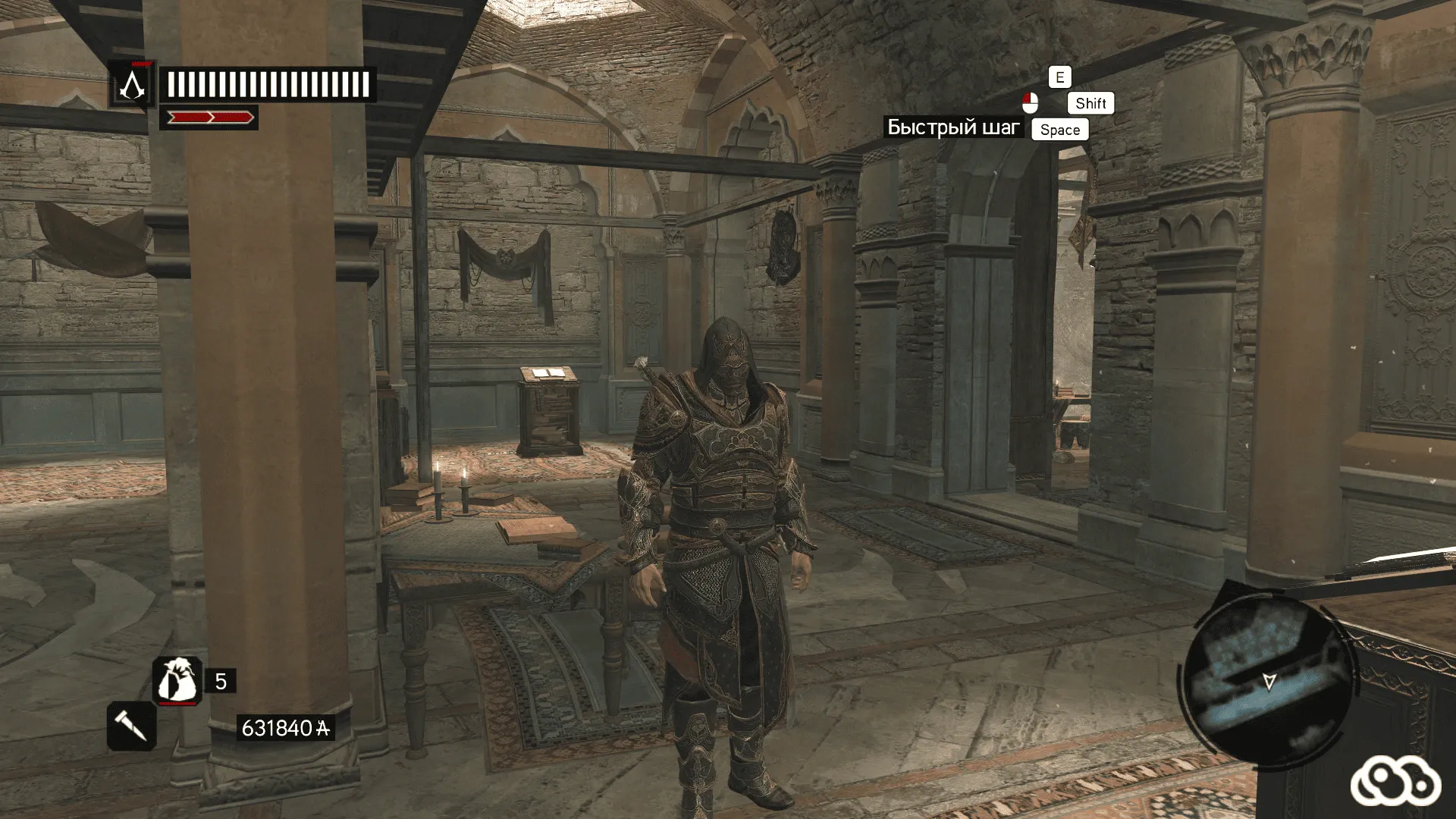Image resolution: width=1456 pixels, height=819 pixels.
Task: Click the smoke bomb pouch icon
Action: click(178, 677)
